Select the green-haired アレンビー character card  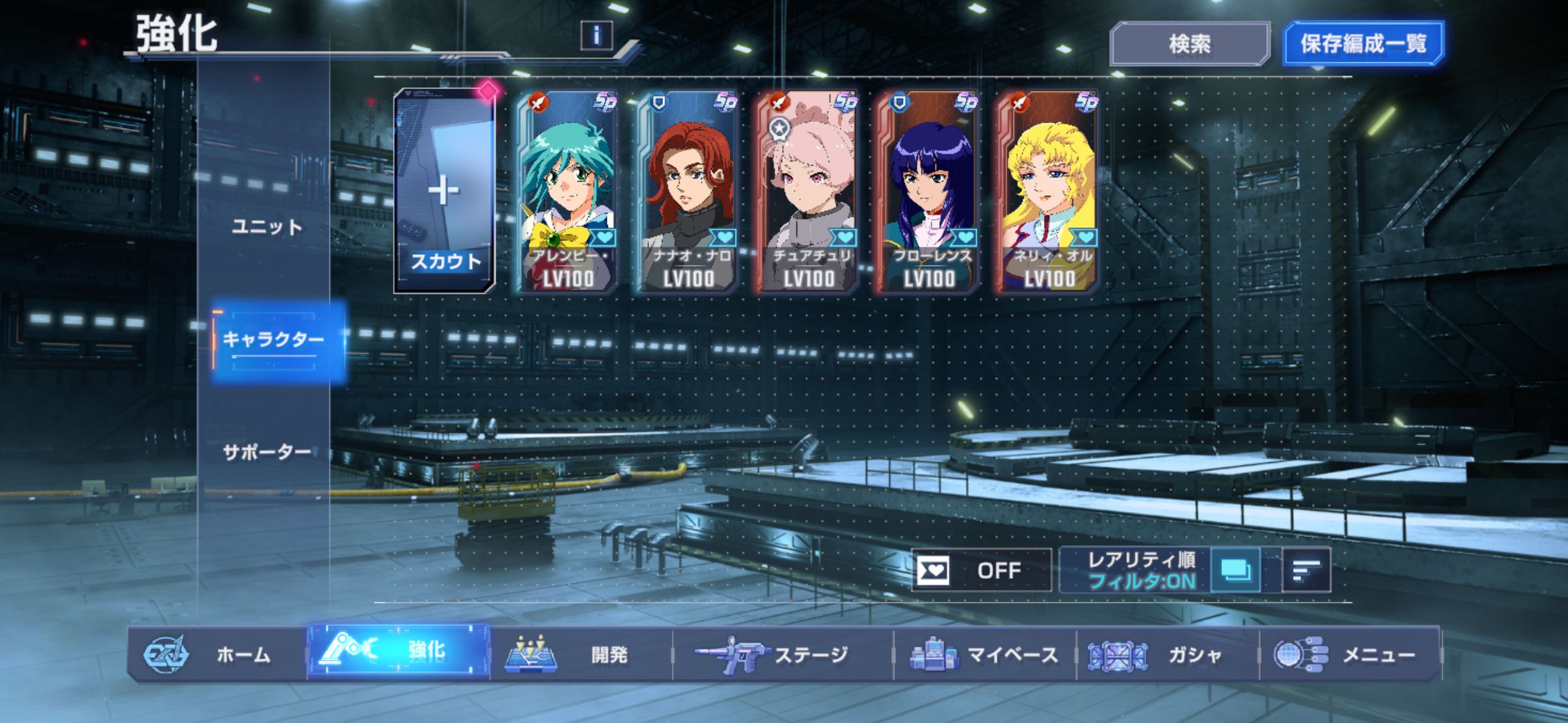pos(566,191)
